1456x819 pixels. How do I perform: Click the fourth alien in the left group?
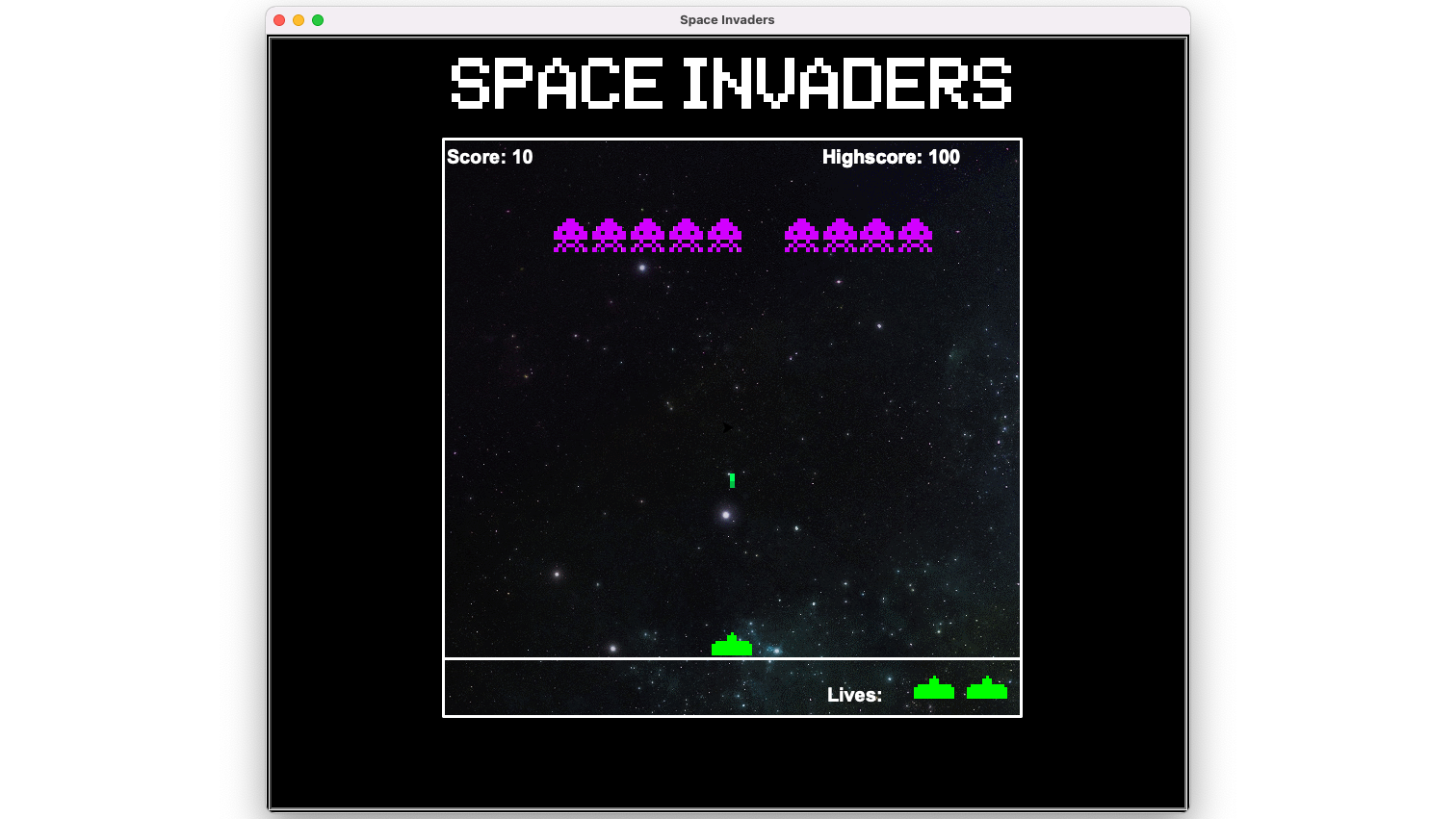click(x=684, y=236)
